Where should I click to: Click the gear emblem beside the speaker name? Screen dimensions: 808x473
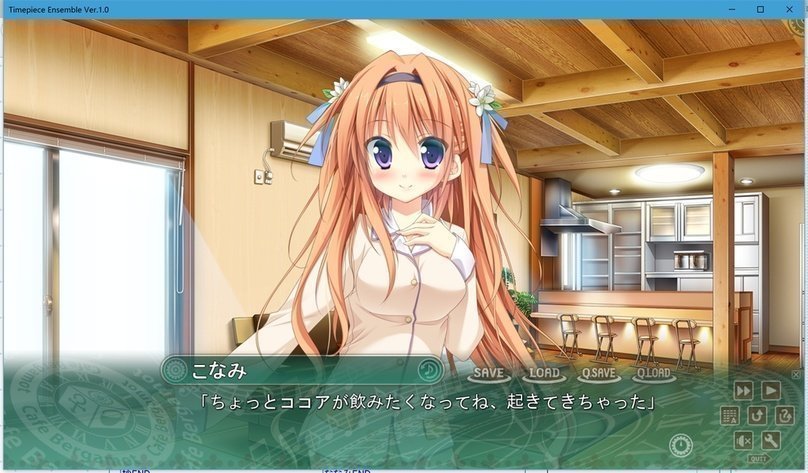coord(175,370)
